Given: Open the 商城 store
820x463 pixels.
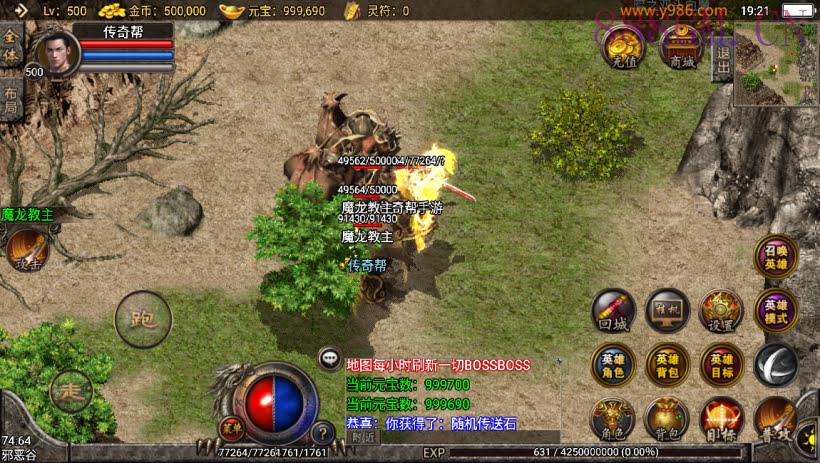Looking at the screenshot, I should click(683, 46).
